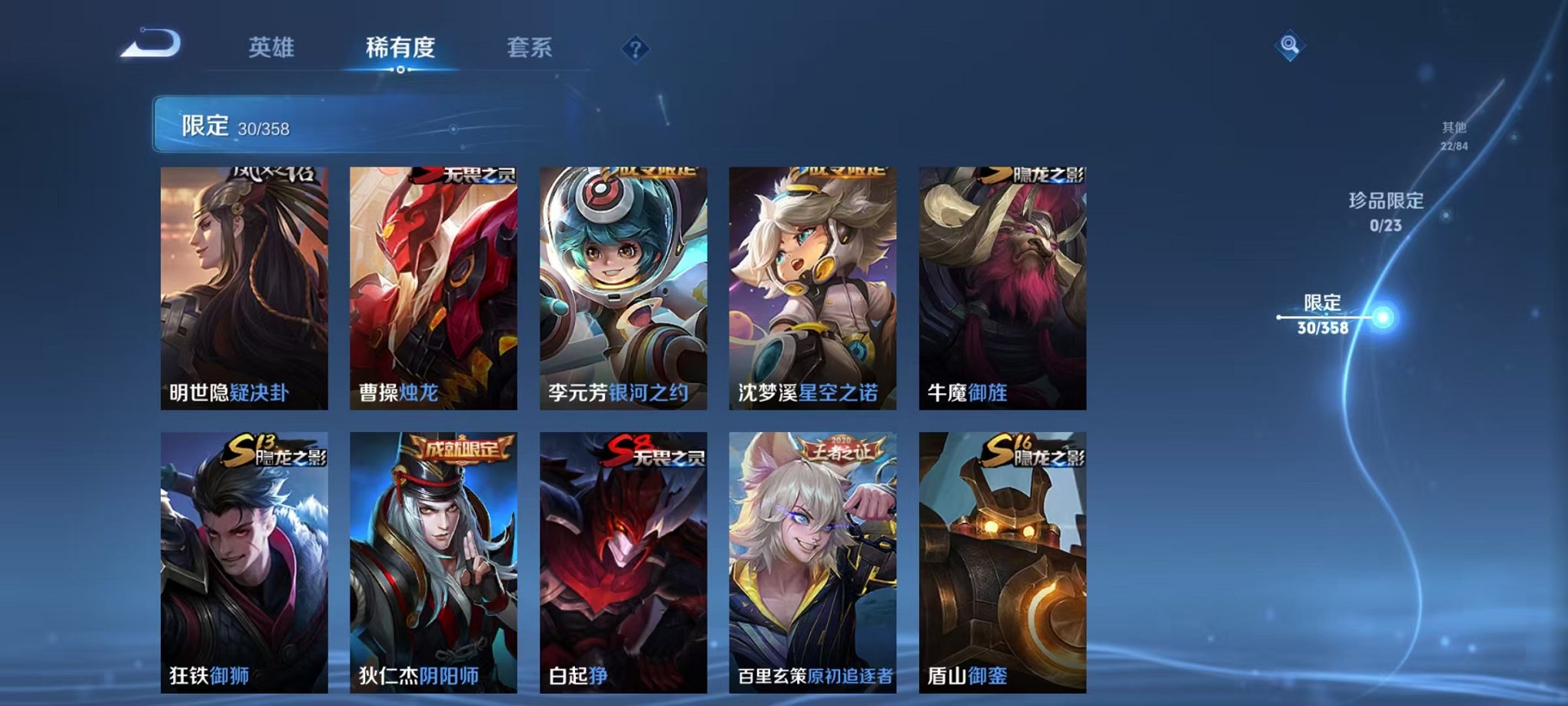The height and width of the screenshot is (706, 1568).
Task: Select the 稀有度 tab
Action: pyautogui.click(x=400, y=48)
